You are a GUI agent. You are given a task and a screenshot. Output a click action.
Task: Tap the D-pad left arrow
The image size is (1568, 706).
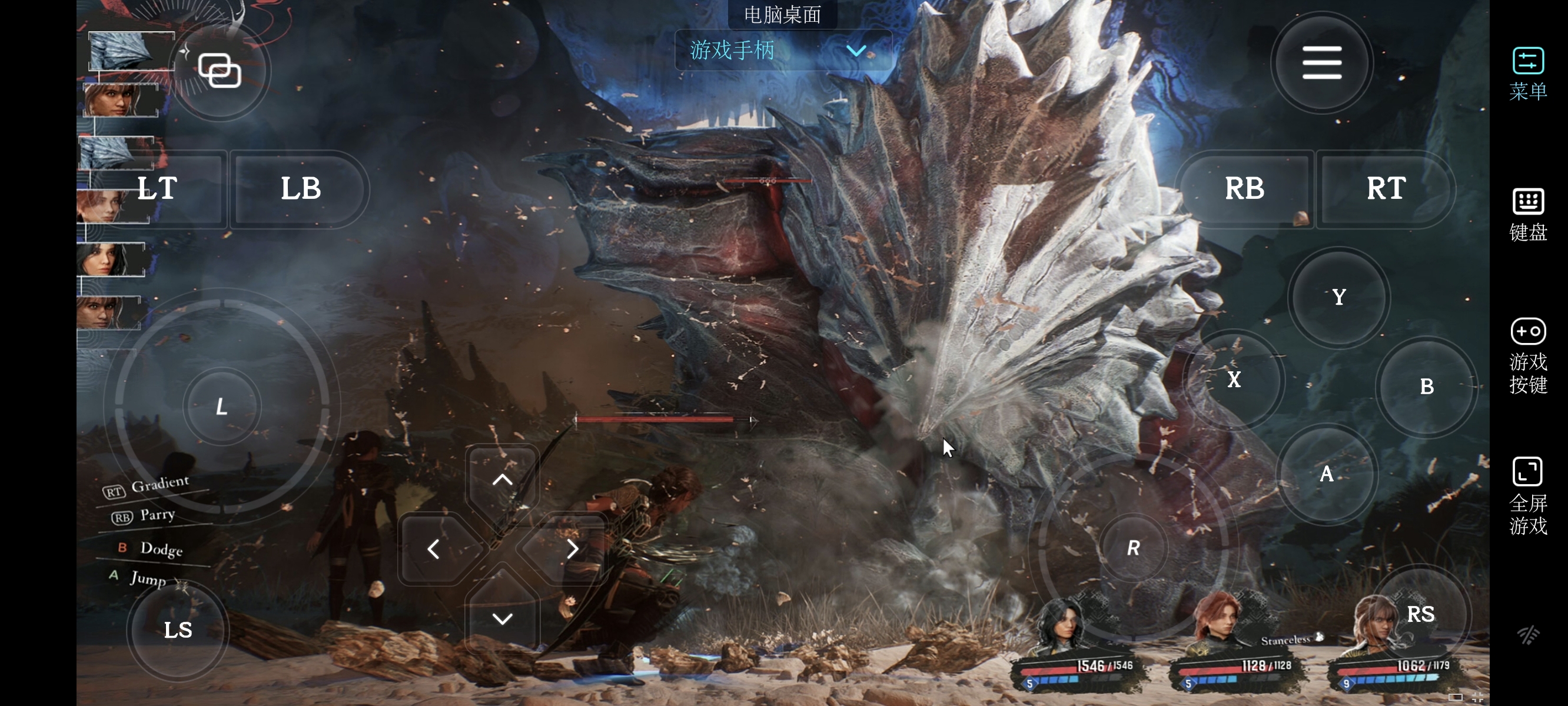tap(433, 549)
